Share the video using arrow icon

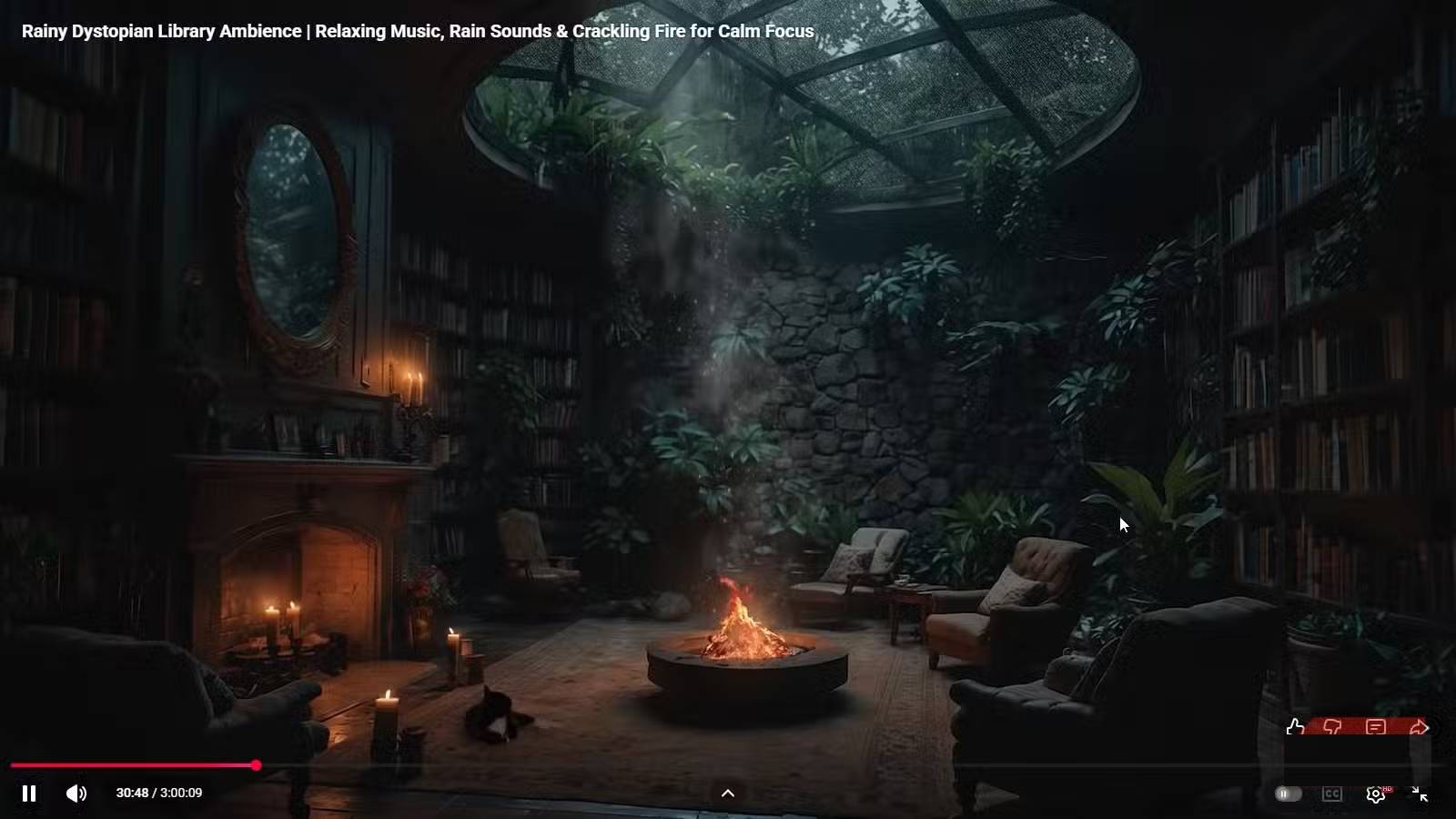click(x=1419, y=727)
